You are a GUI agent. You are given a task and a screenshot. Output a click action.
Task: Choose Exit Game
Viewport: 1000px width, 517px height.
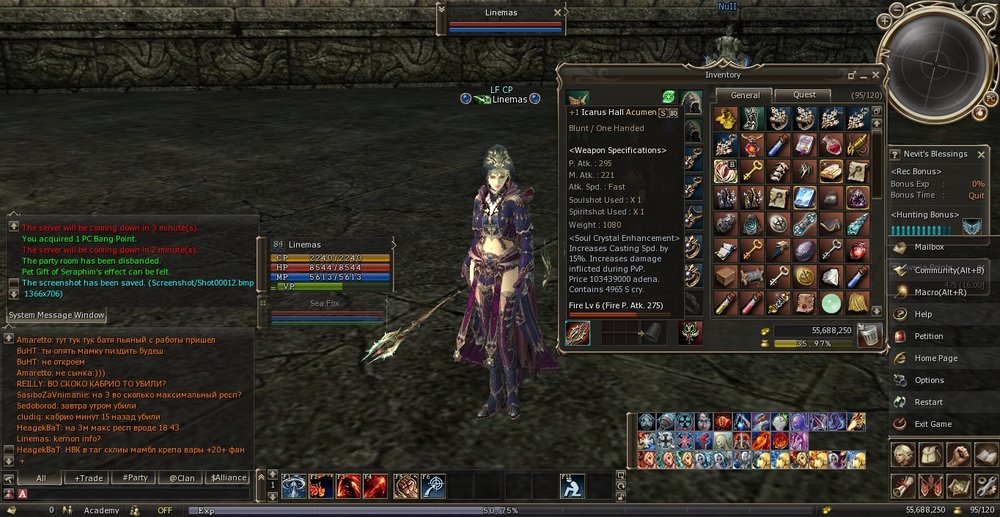point(933,424)
